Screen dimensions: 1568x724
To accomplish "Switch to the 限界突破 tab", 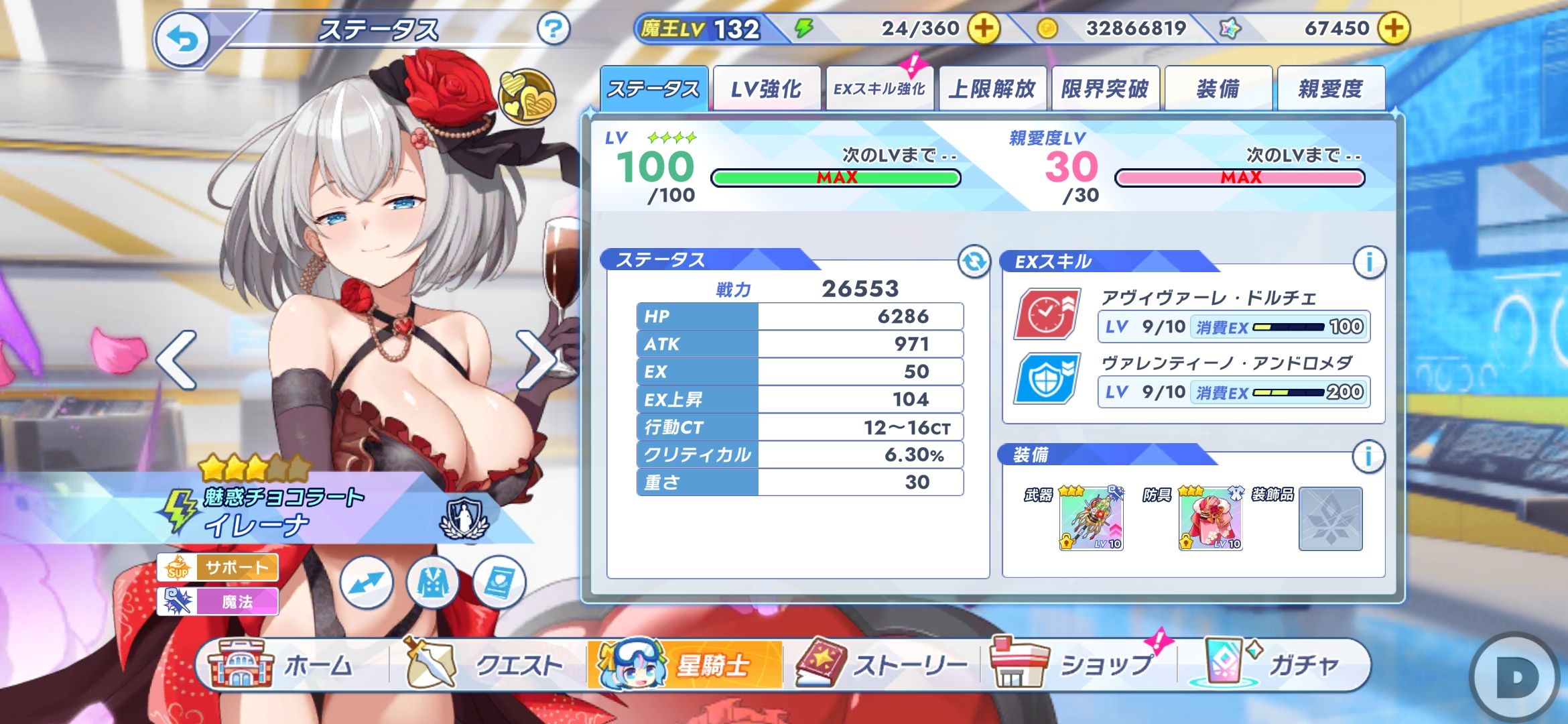I will (x=1105, y=88).
